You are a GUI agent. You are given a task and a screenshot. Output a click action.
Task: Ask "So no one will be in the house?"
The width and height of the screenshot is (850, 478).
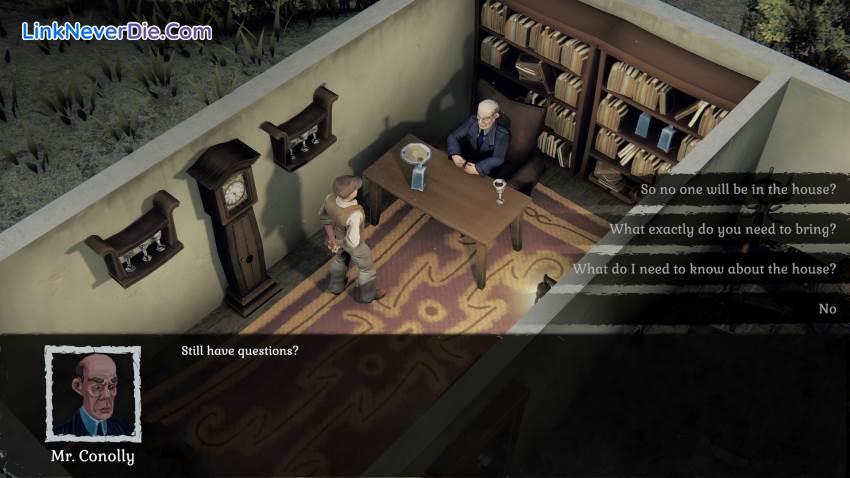(736, 188)
